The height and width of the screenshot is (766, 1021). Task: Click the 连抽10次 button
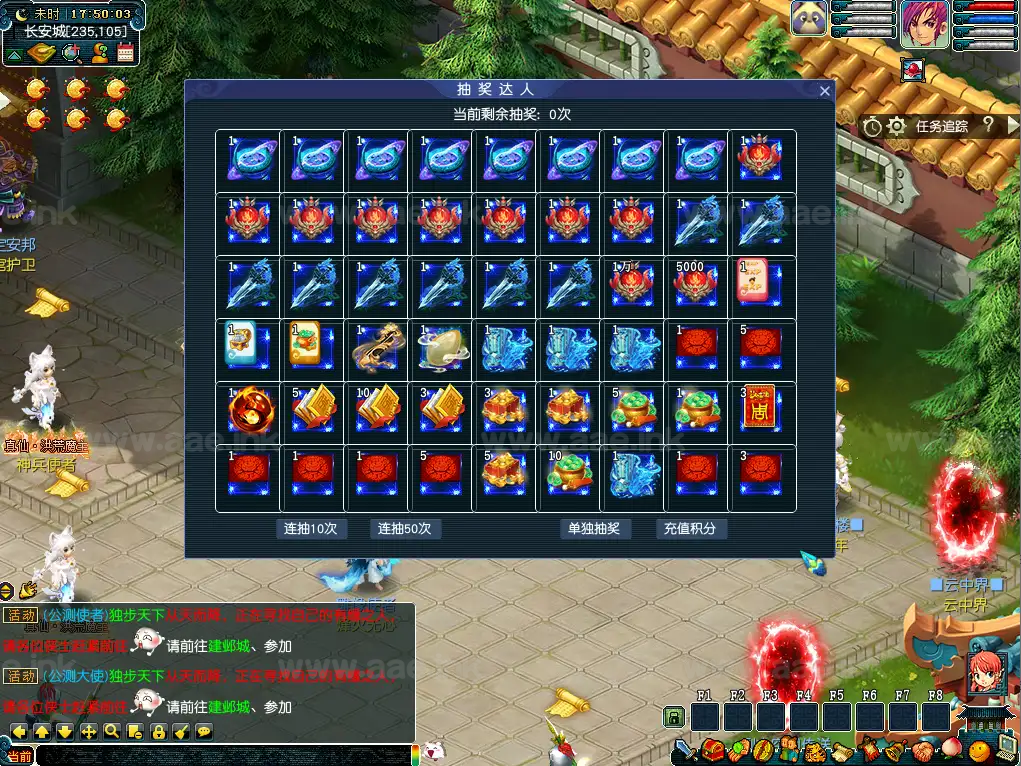(311, 528)
